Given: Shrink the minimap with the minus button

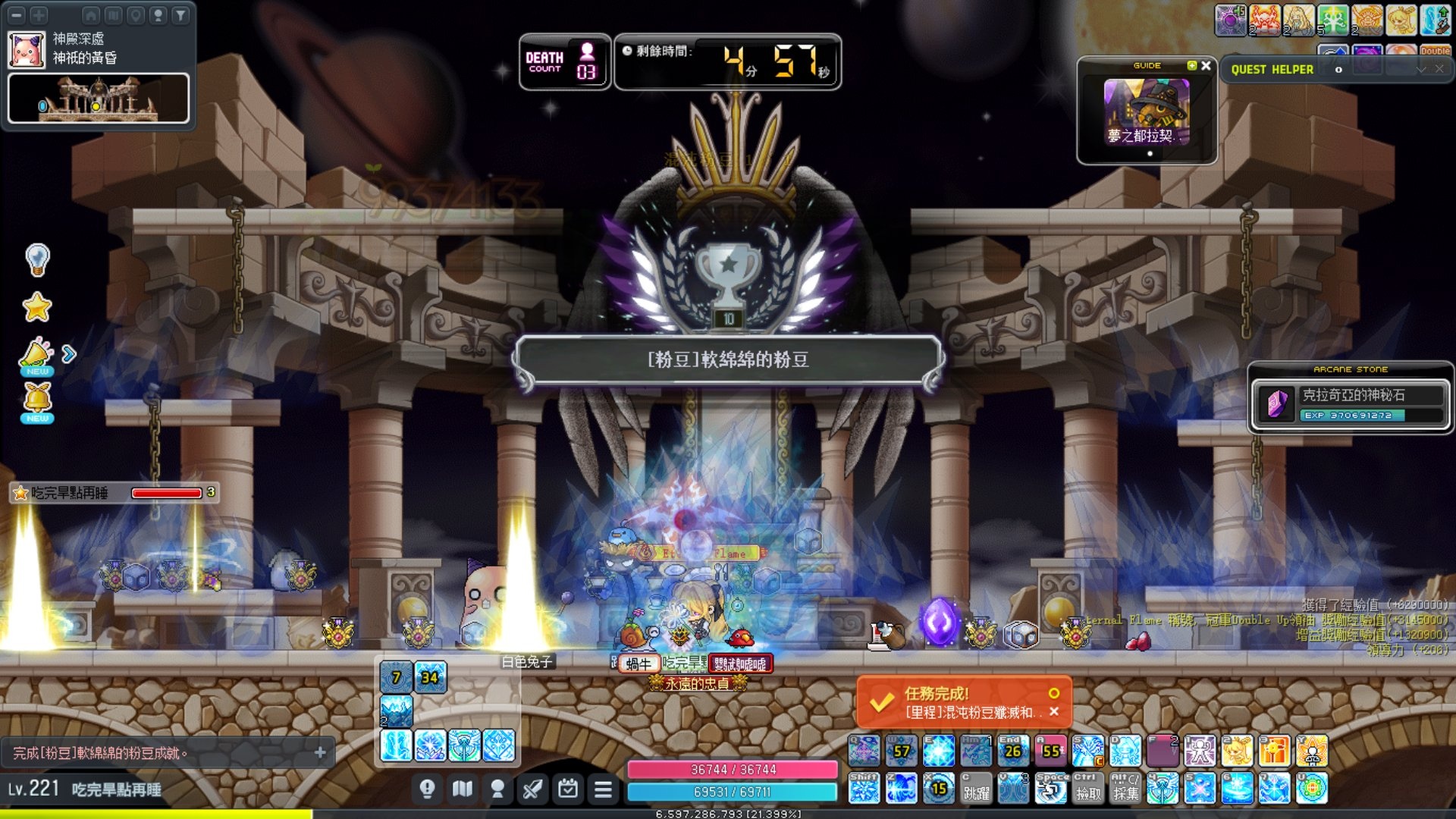Looking at the screenshot, I should tap(17, 14).
